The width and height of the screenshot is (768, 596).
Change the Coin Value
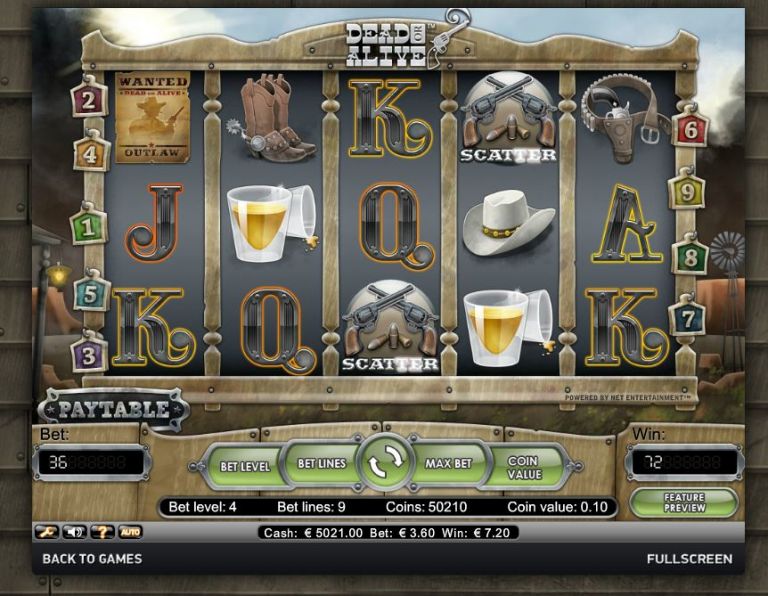tap(522, 466)
